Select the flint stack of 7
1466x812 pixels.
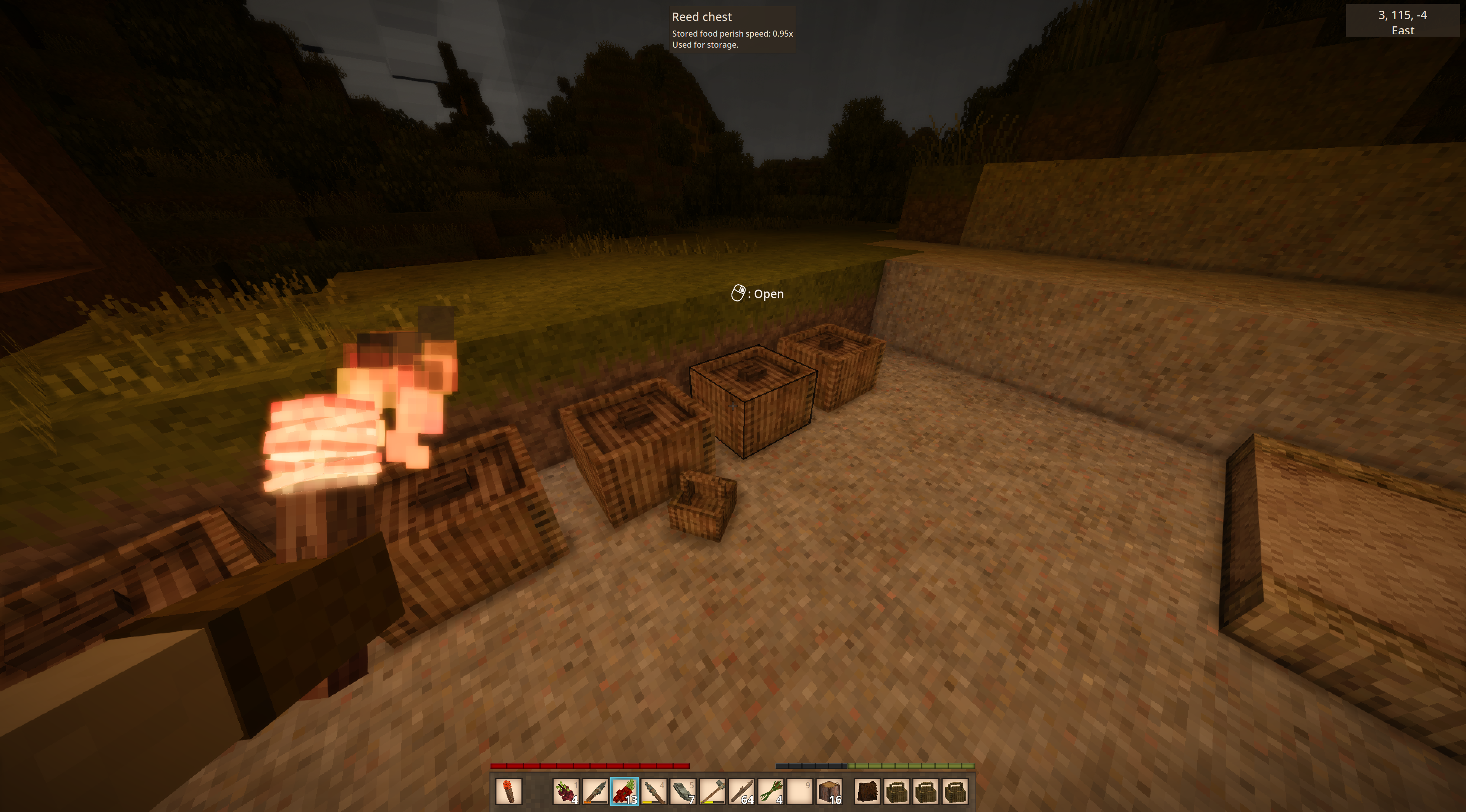(683, 791)
